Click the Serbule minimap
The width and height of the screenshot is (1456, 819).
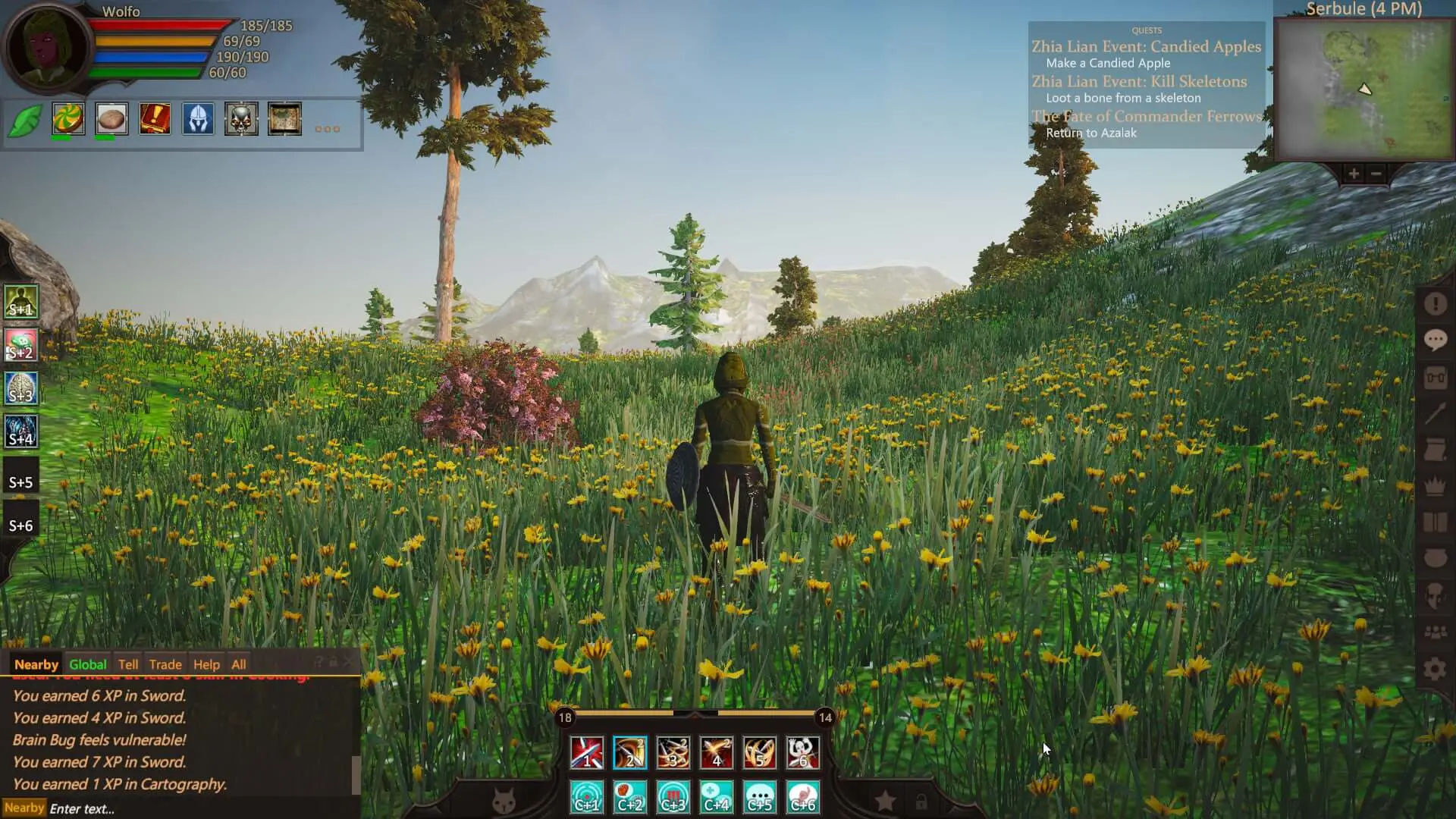coord(1363,89)
